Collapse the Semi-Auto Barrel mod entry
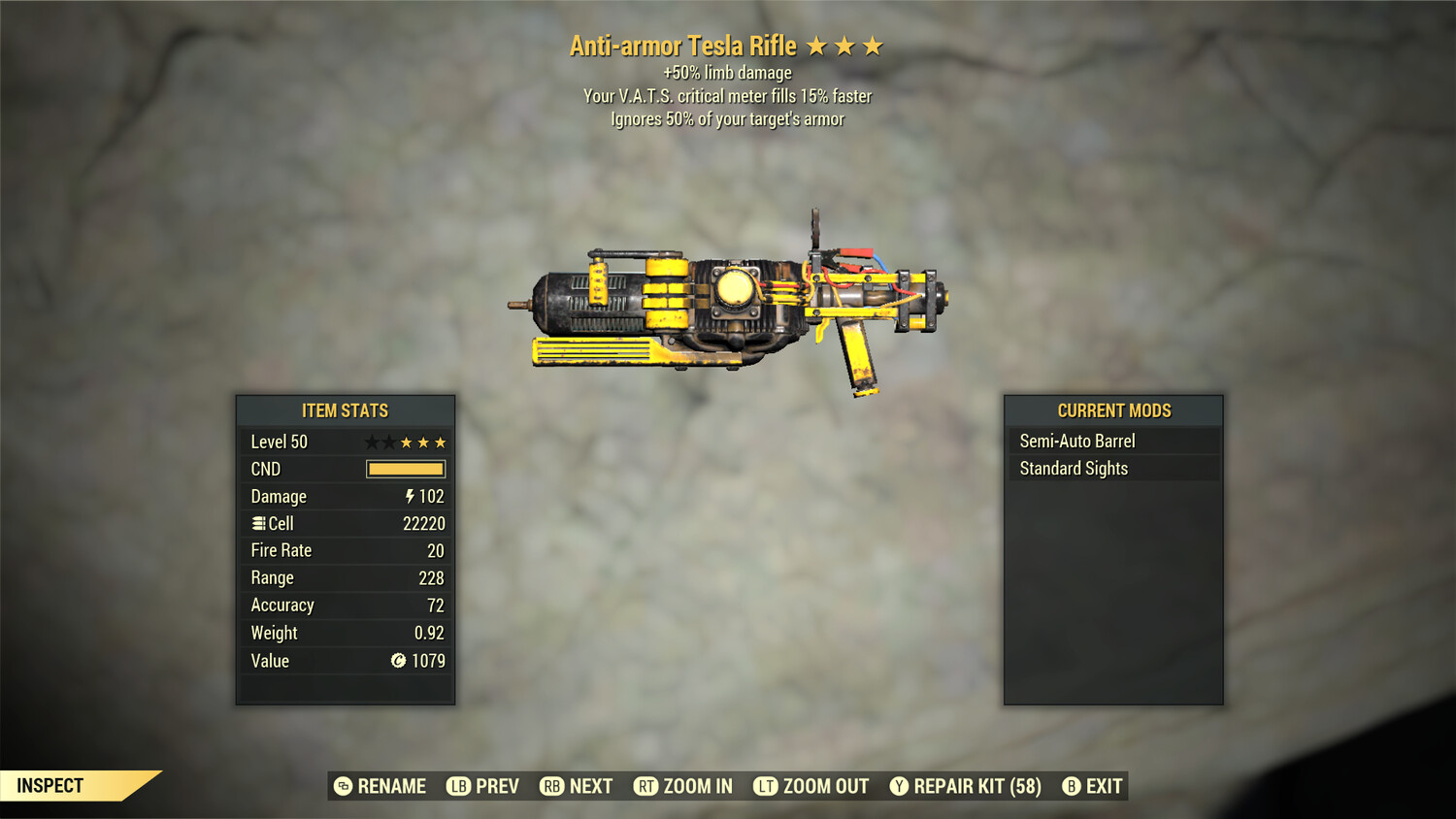The image size is (1456, 819). coord(1076,440)
